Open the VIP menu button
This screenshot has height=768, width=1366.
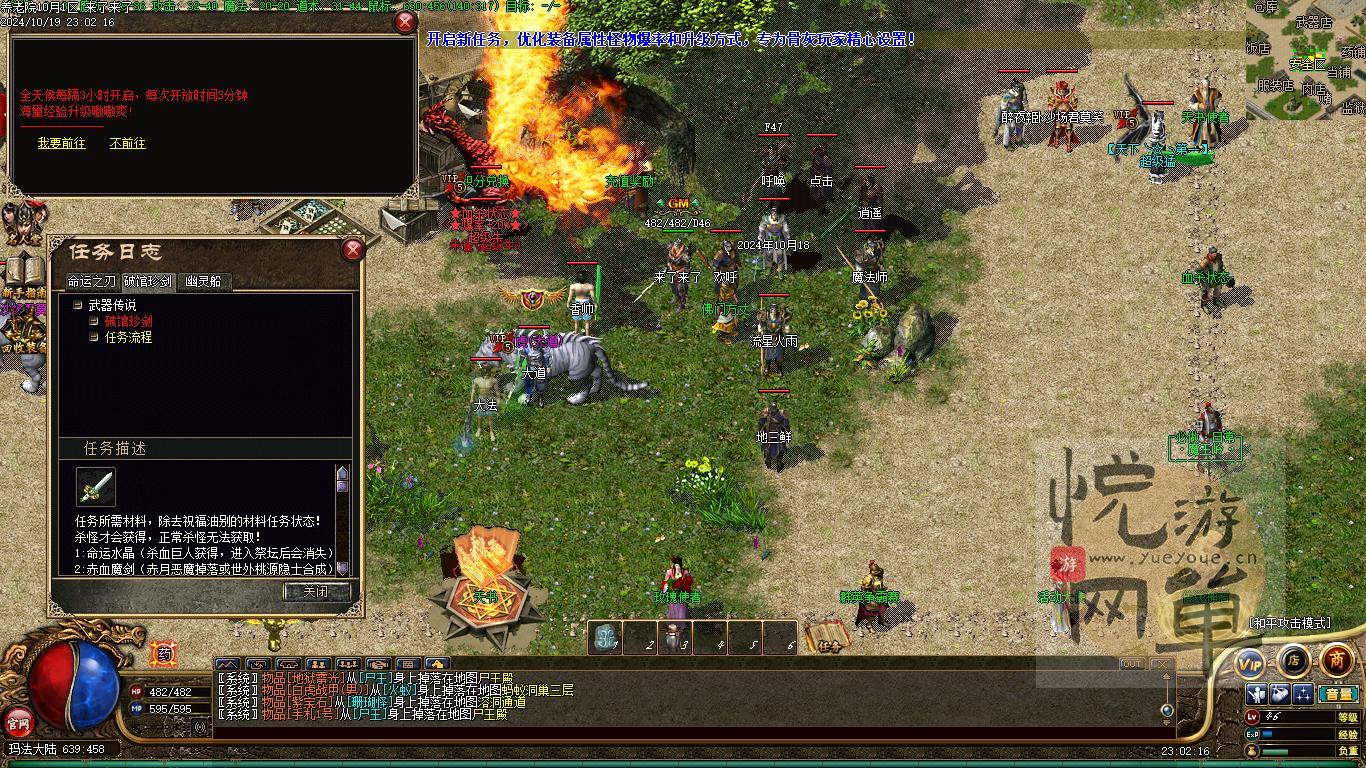pos(1250,662)
